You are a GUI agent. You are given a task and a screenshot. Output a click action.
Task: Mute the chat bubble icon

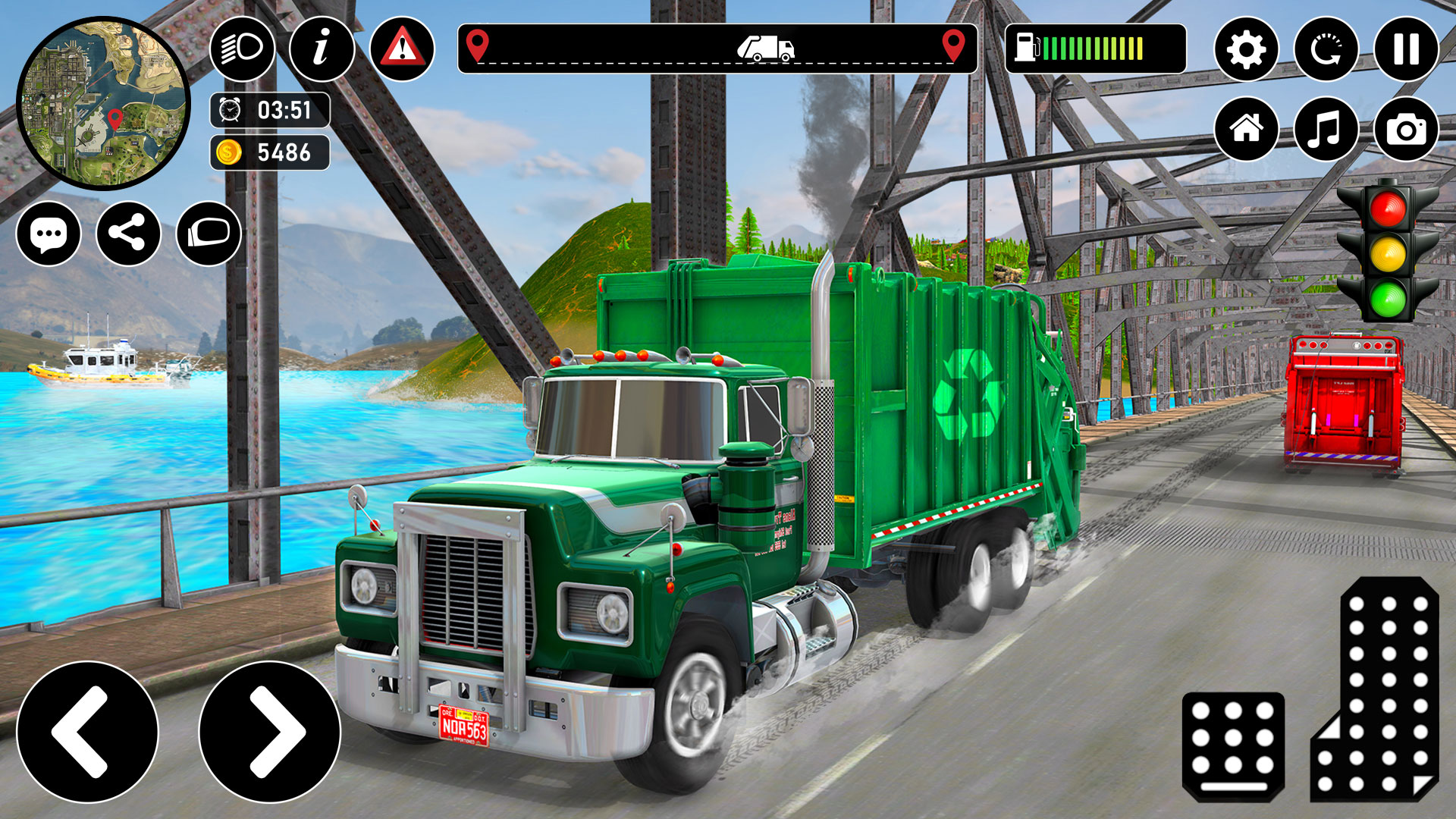click(x=49, y=237)
